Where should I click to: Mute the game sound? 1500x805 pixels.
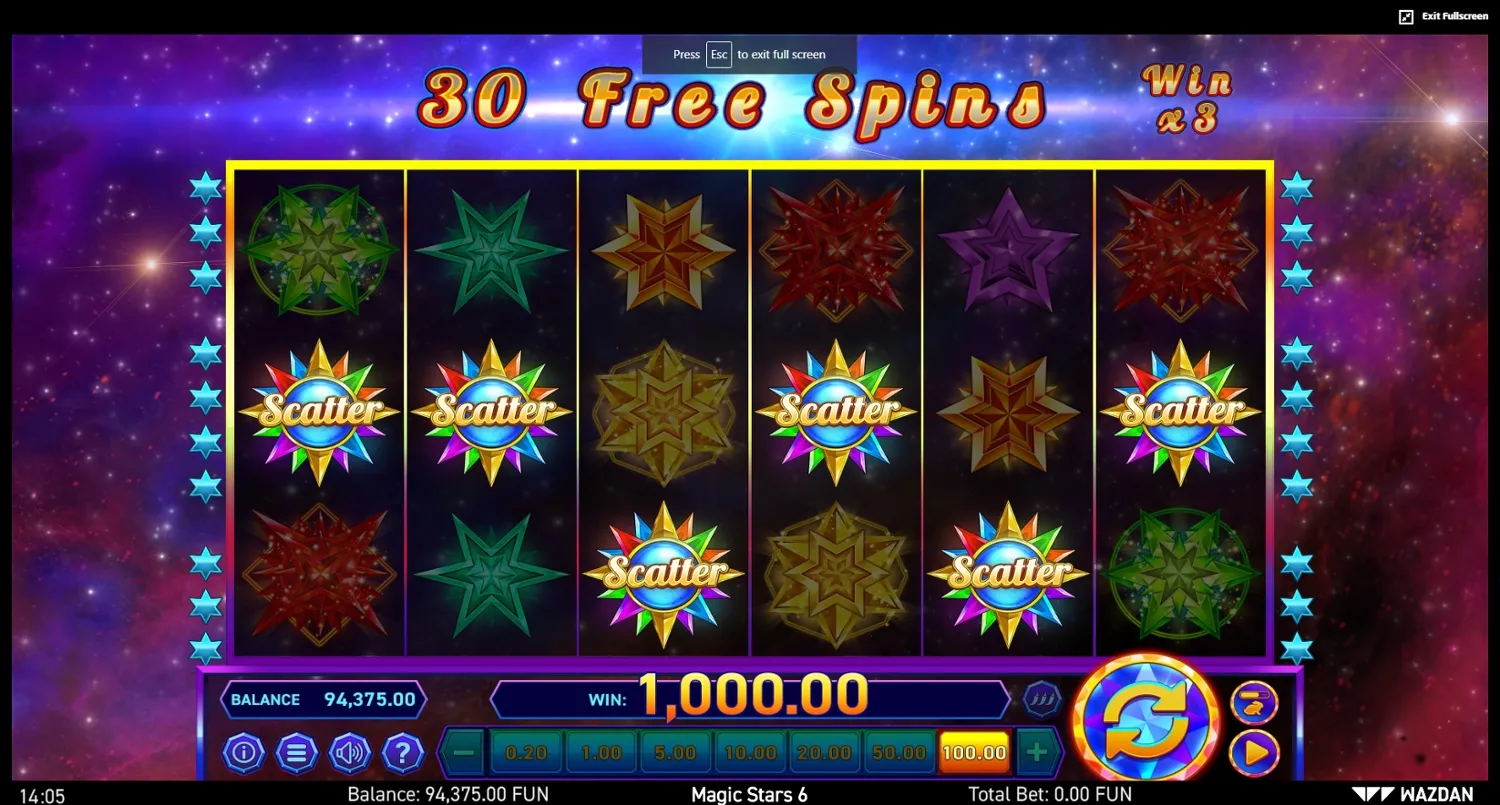[x=350, y=755]
